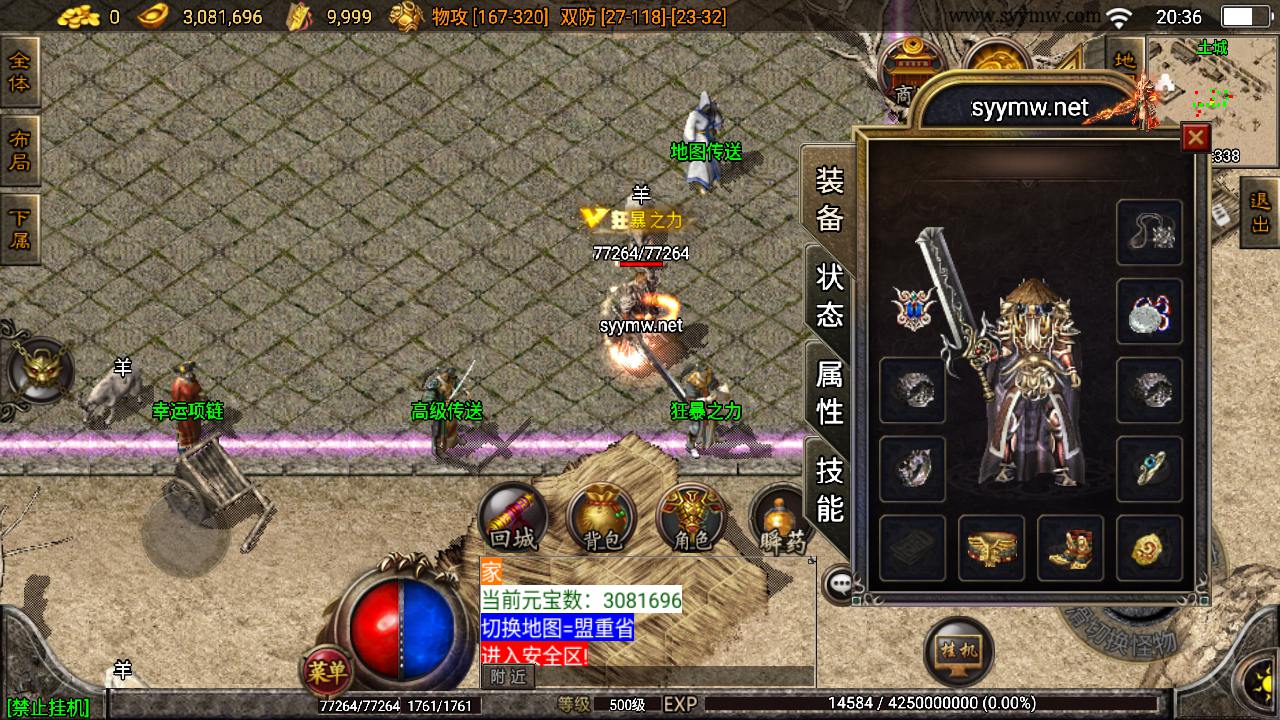Open the 布局 layout button
The width and height of the screenshot is (1280, 720).
(x=19, y=150)
